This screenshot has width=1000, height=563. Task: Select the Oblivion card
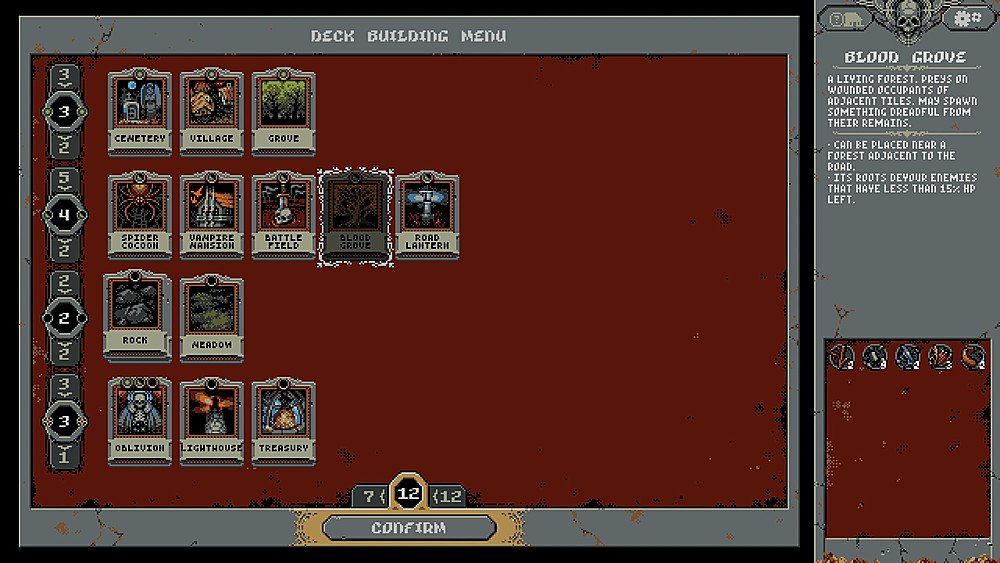[x=139, y=421]
